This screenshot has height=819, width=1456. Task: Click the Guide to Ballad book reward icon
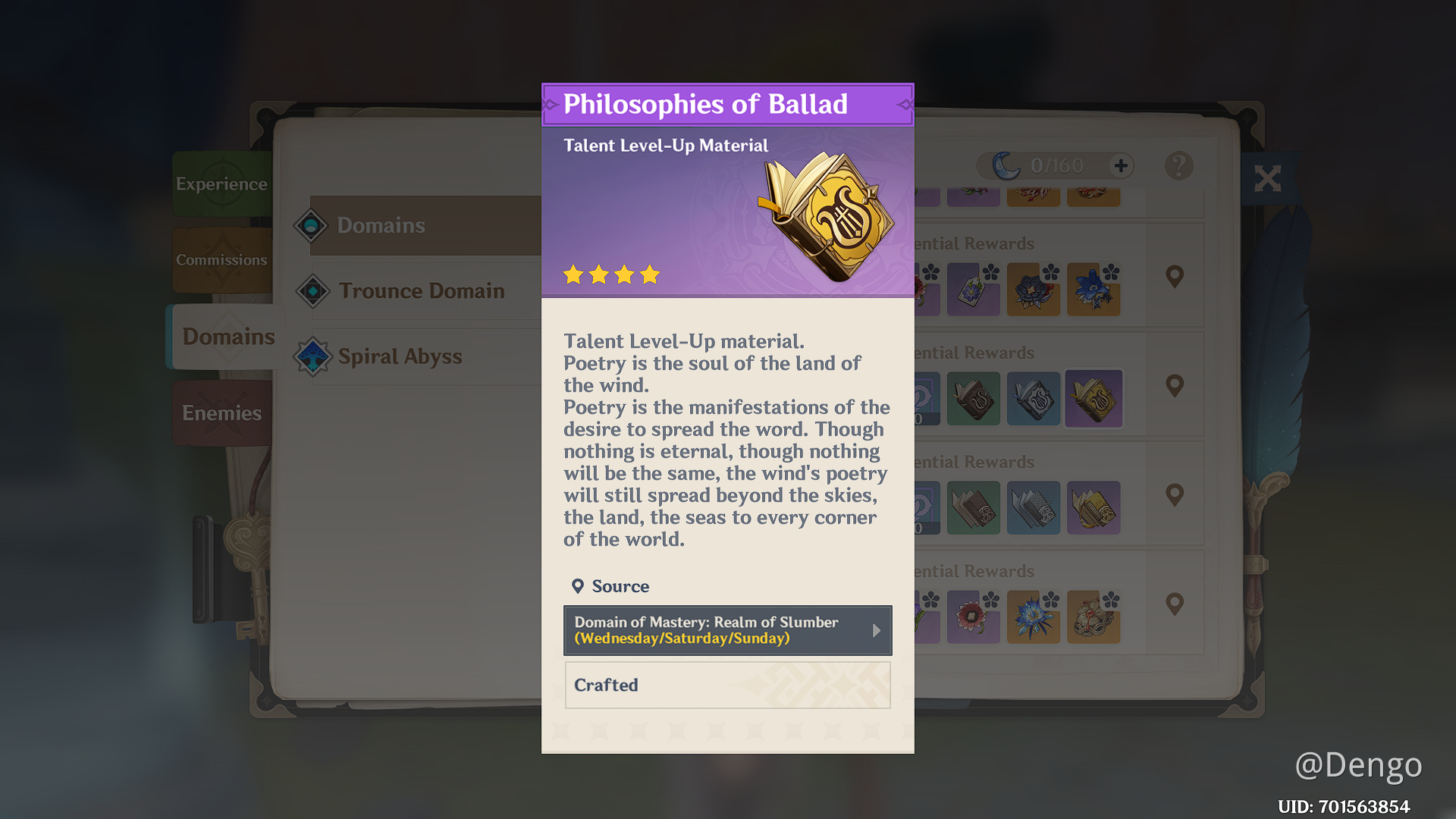click(1034, 399)
